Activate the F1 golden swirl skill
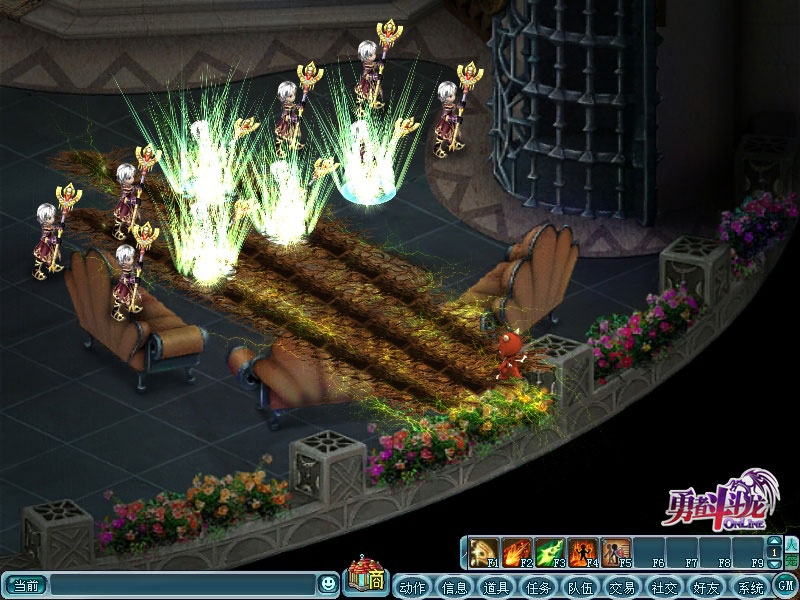The image size is (800, 600). coord(485,552)
